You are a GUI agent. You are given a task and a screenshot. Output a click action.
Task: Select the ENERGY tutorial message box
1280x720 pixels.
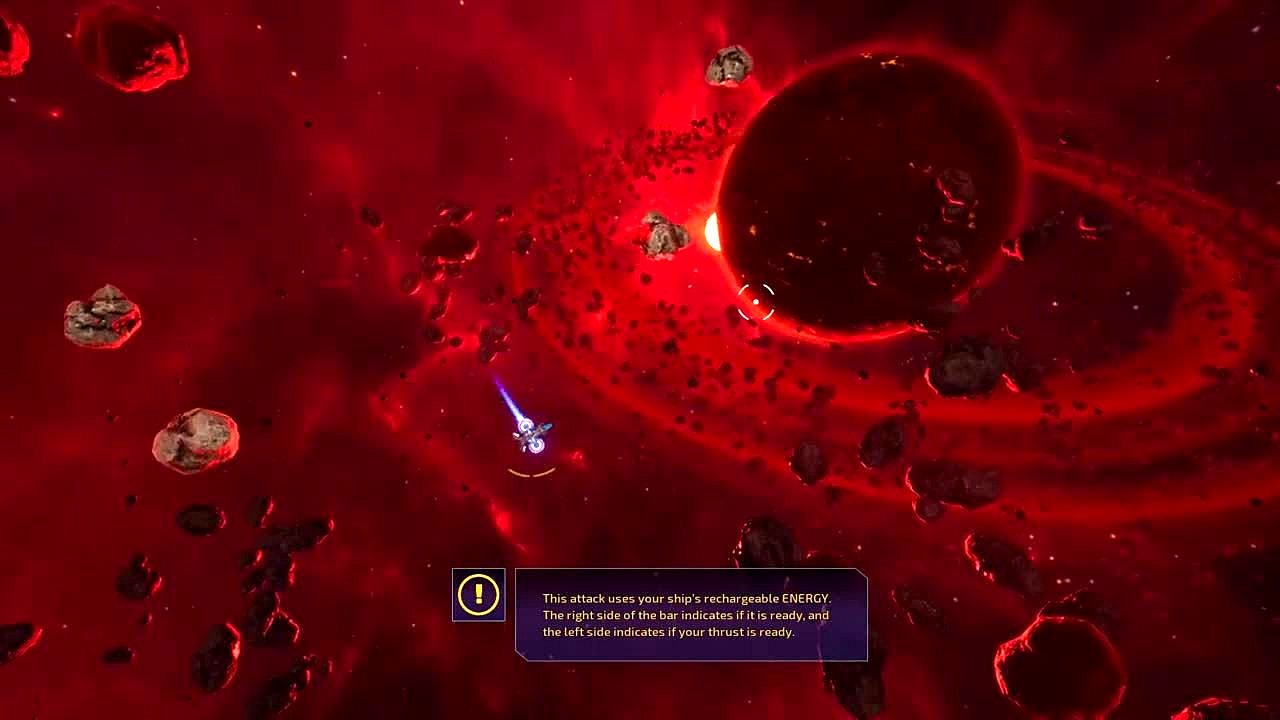(x=690, y=615)
